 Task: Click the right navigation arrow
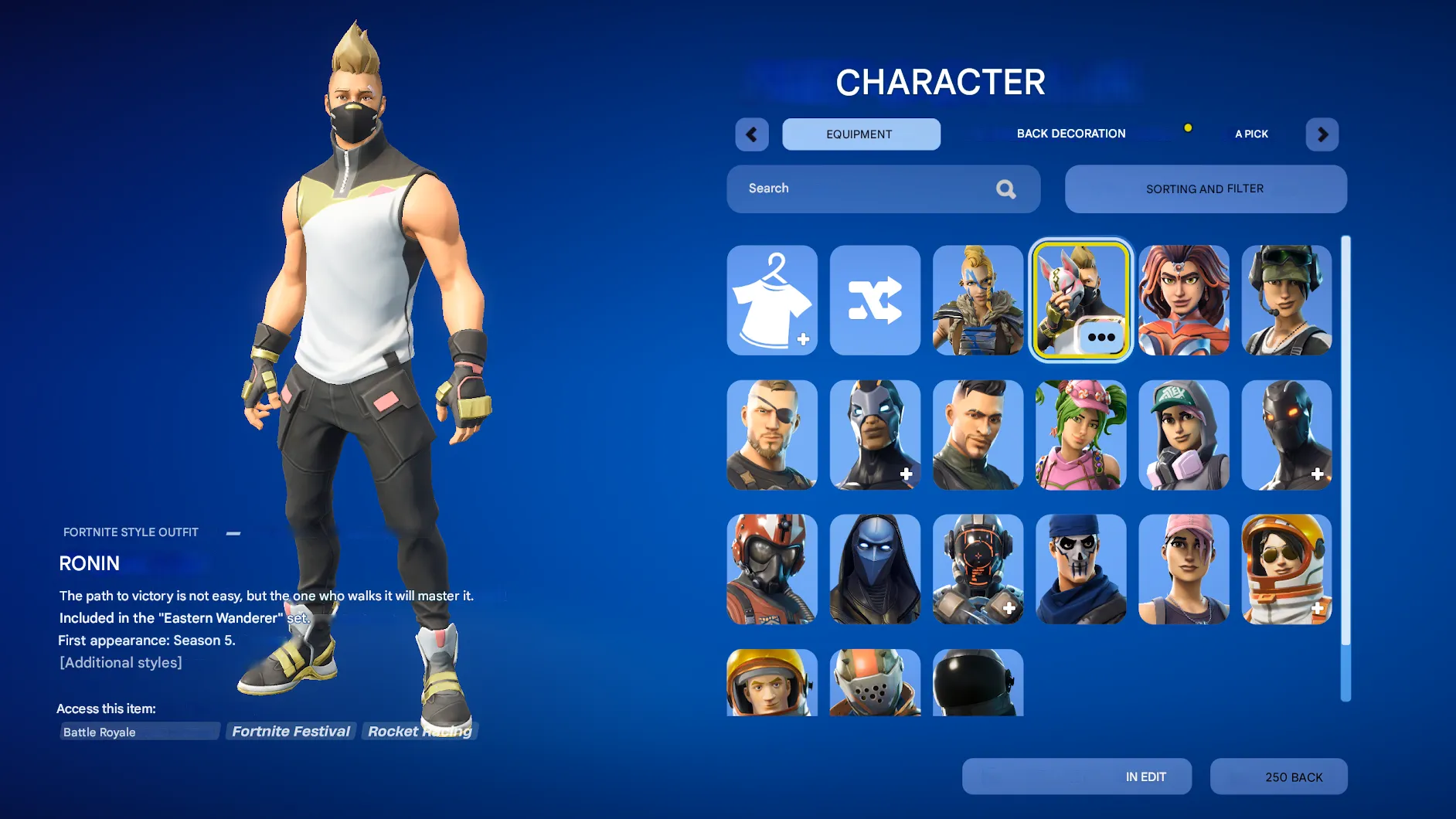1322,134
